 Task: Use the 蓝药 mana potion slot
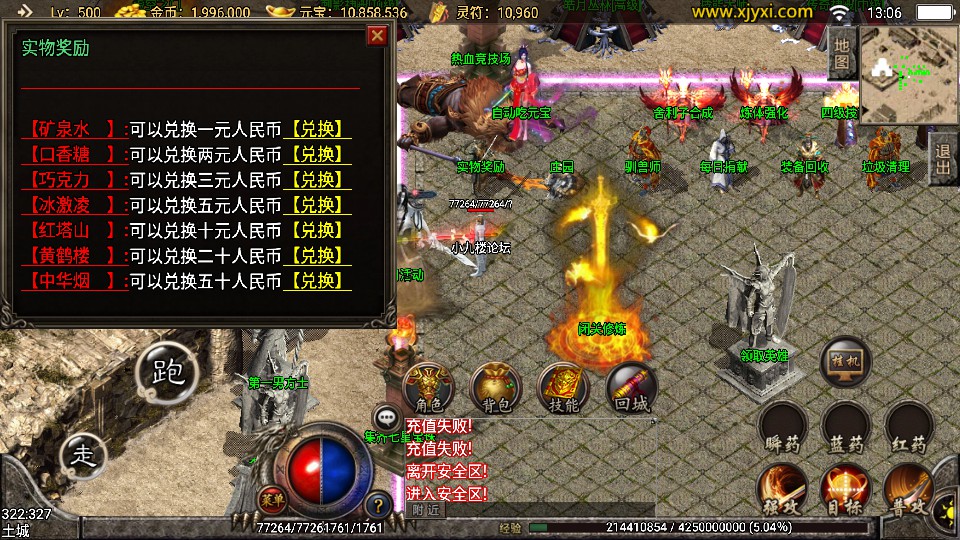[x=846, y=427]
